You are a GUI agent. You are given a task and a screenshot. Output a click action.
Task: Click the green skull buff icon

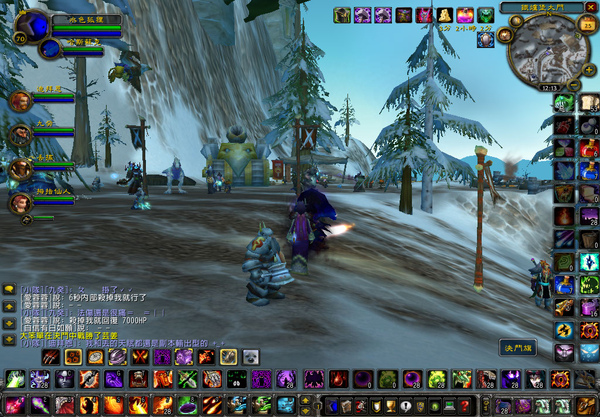click(486, 14)
